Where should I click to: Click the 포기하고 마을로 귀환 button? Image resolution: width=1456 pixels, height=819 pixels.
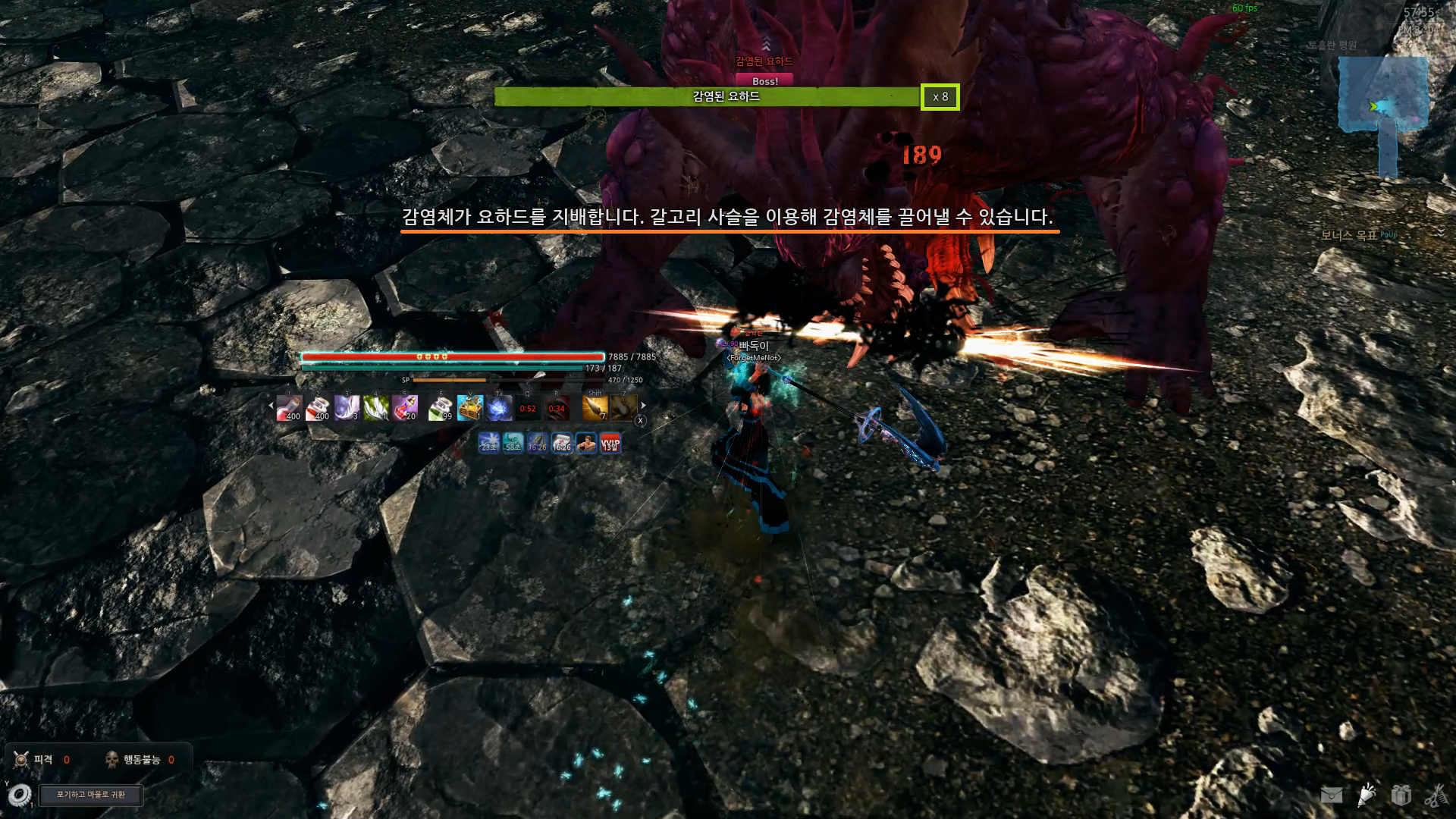[x=91, y=795]
